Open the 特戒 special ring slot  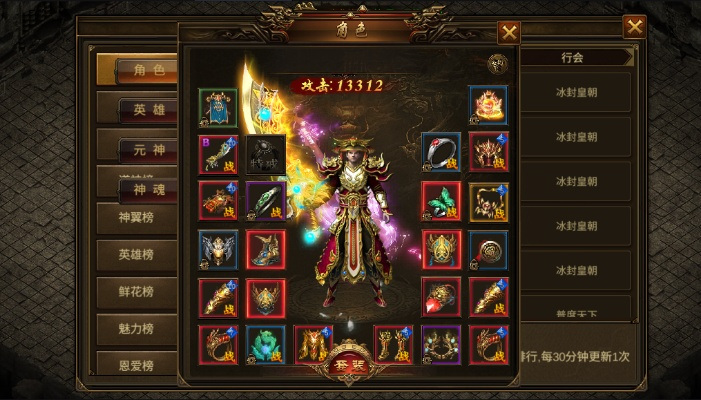266,154
